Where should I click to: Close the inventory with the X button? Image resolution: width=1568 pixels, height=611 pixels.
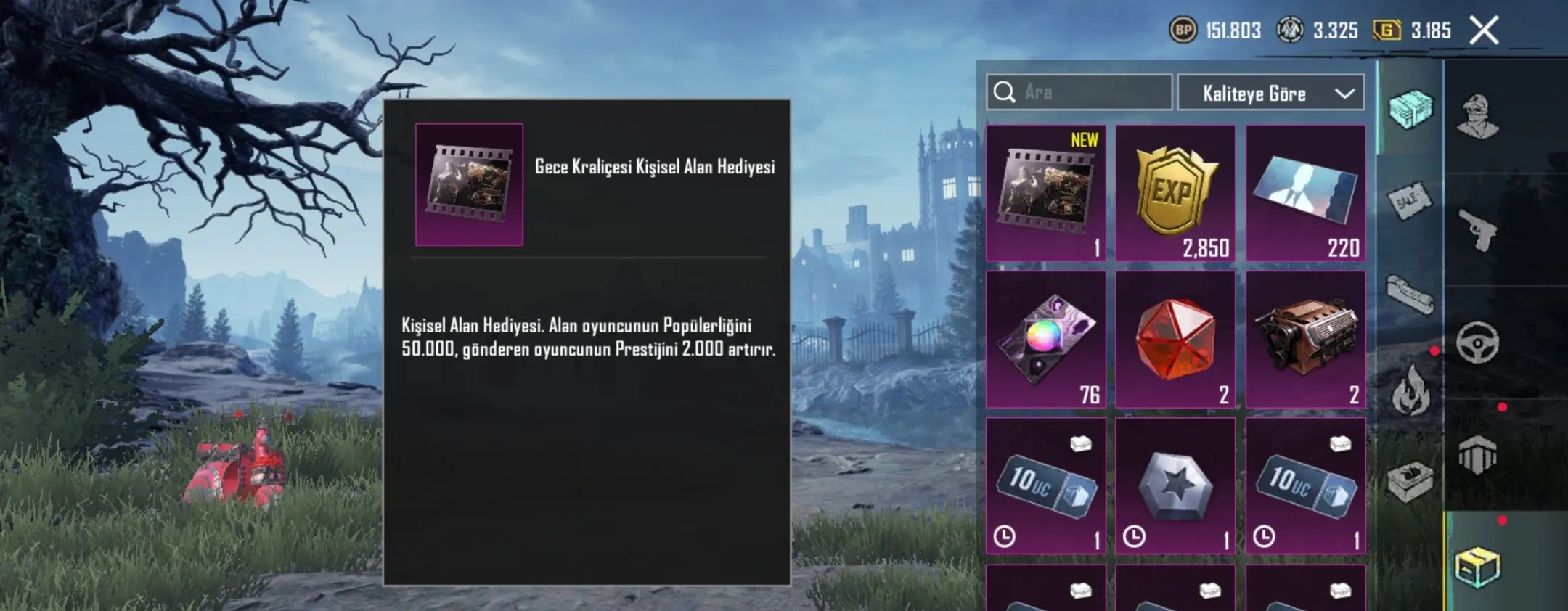1483,30
